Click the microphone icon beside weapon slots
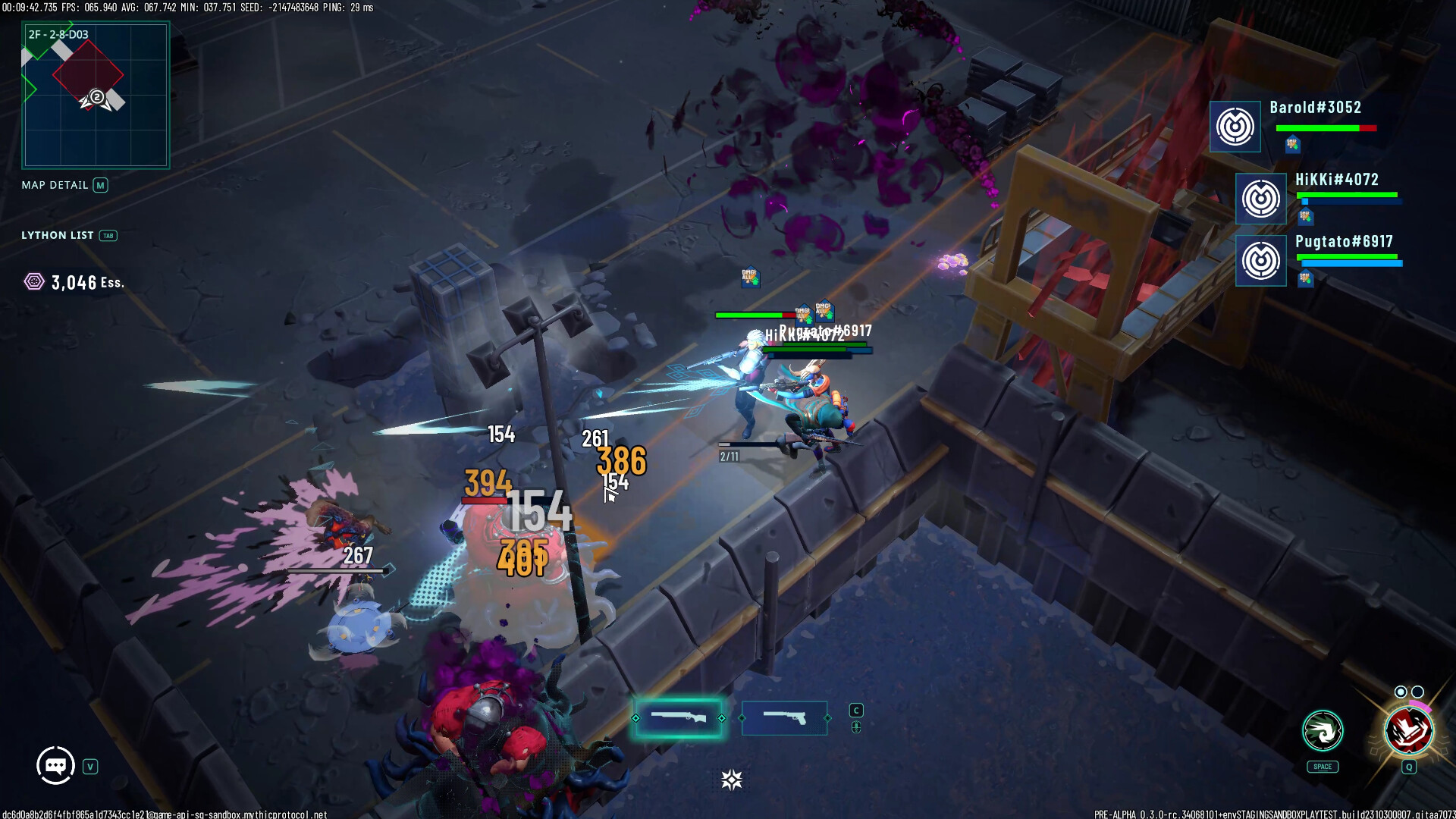The height and width of the screenshot is (819, 1456). pos(856,727)
